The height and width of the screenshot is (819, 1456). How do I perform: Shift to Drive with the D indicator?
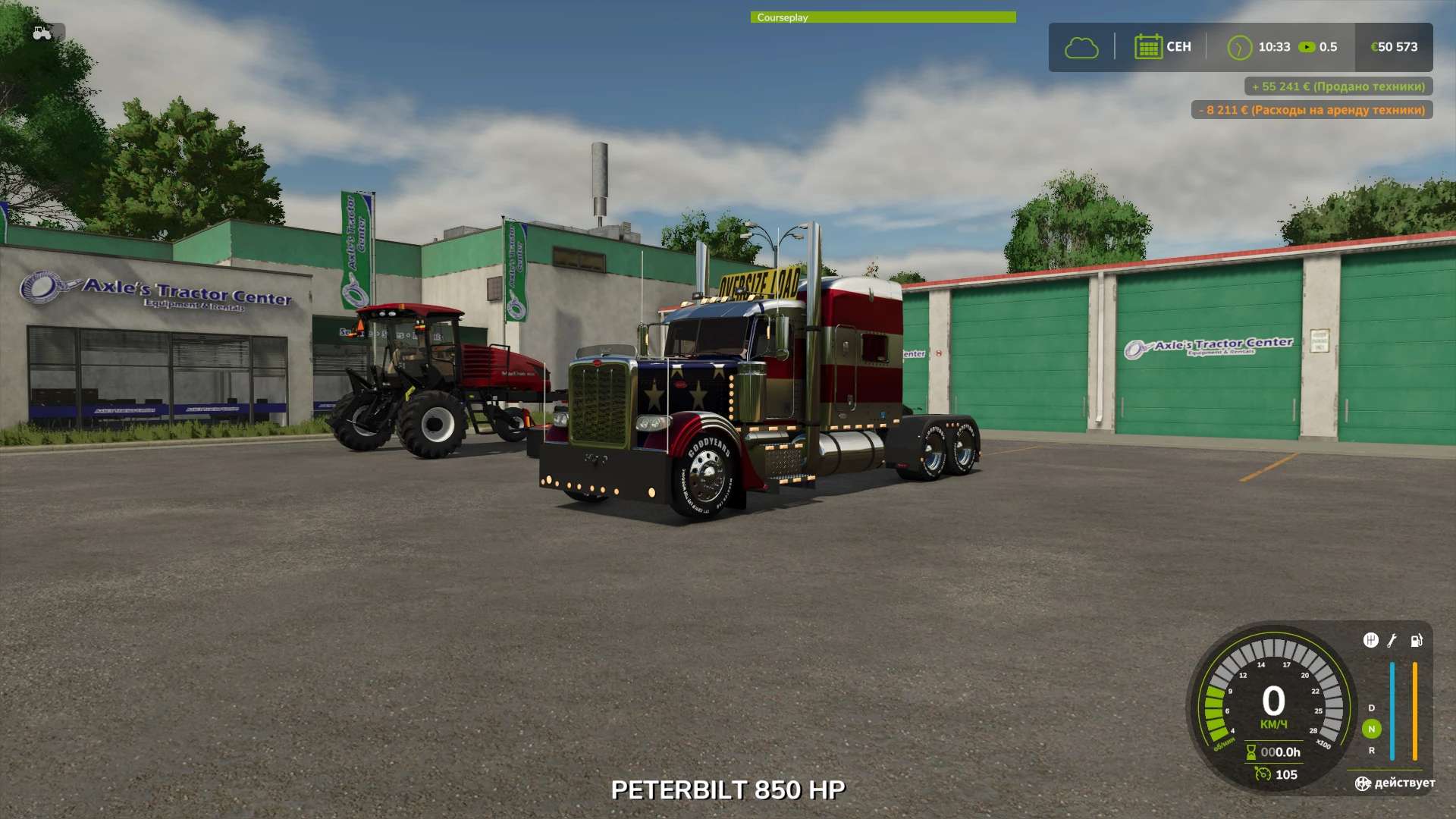(x=1371, y=708)
